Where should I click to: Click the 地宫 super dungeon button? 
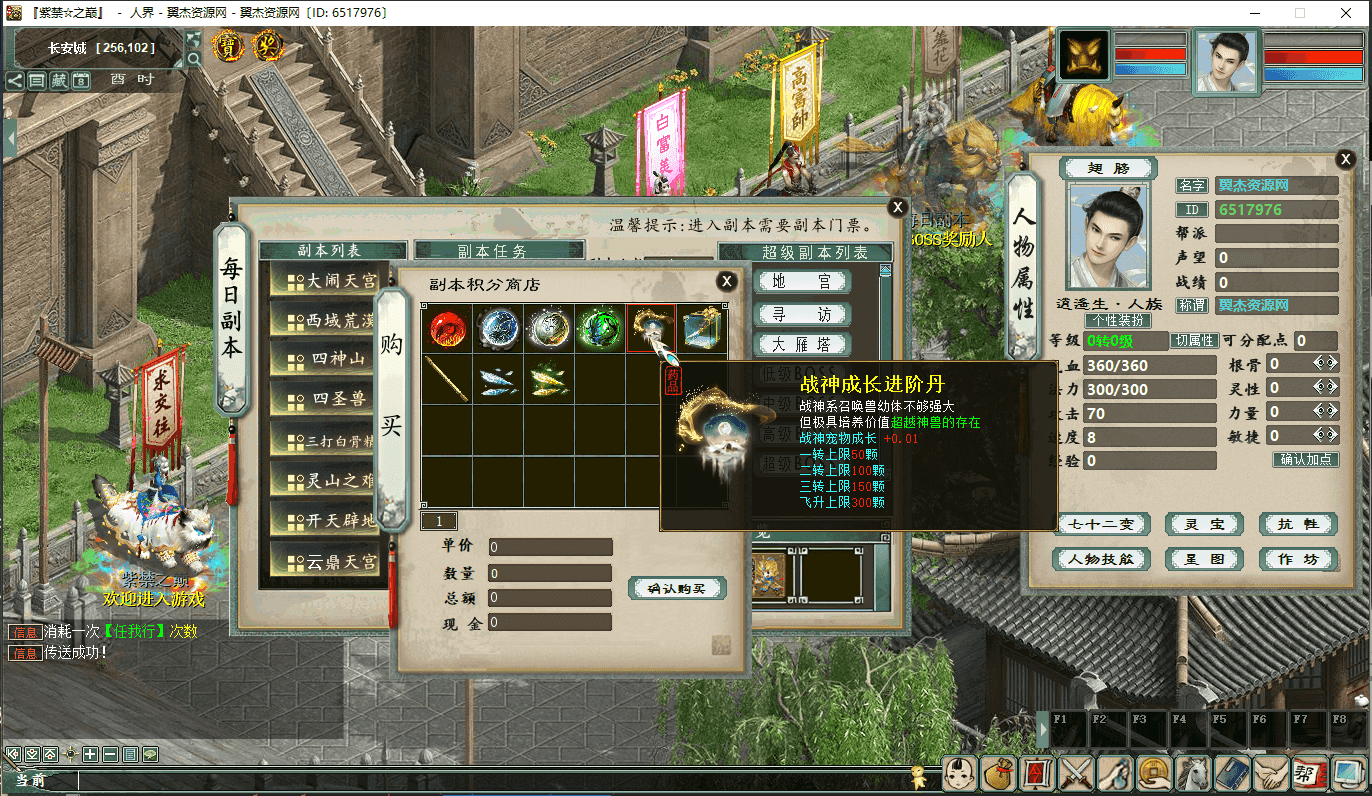click(x=802, y=282)
